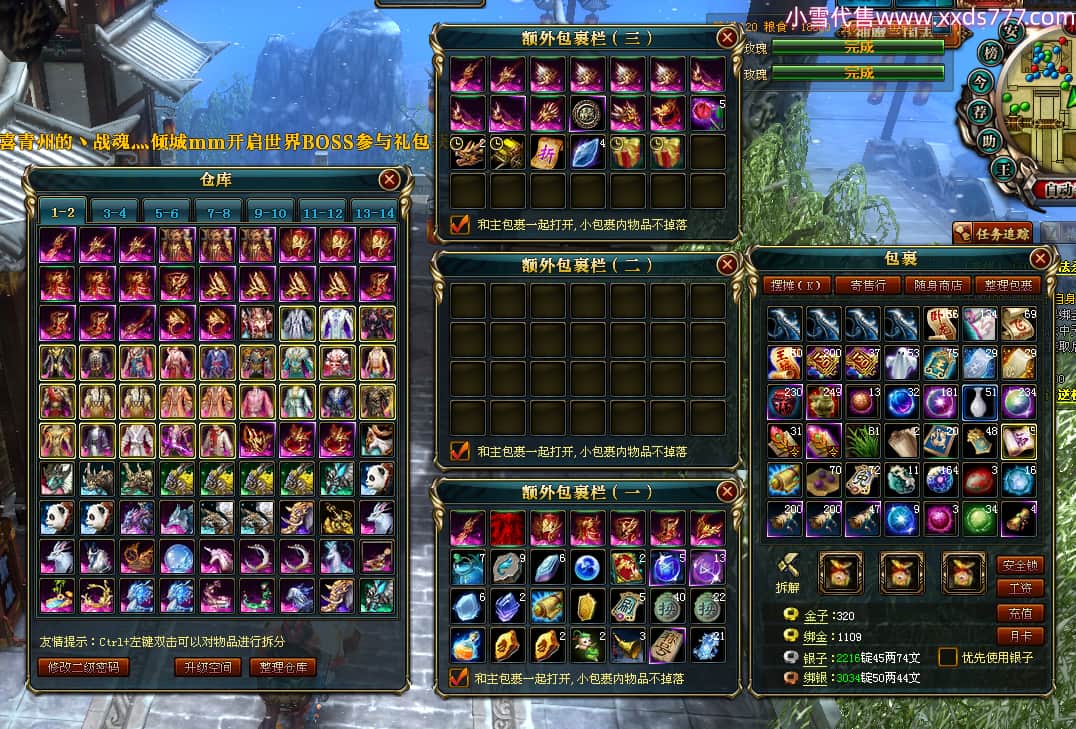Open the 摆摊 stall button
The width and height of the screenshot is (1076, 729).
796,285
